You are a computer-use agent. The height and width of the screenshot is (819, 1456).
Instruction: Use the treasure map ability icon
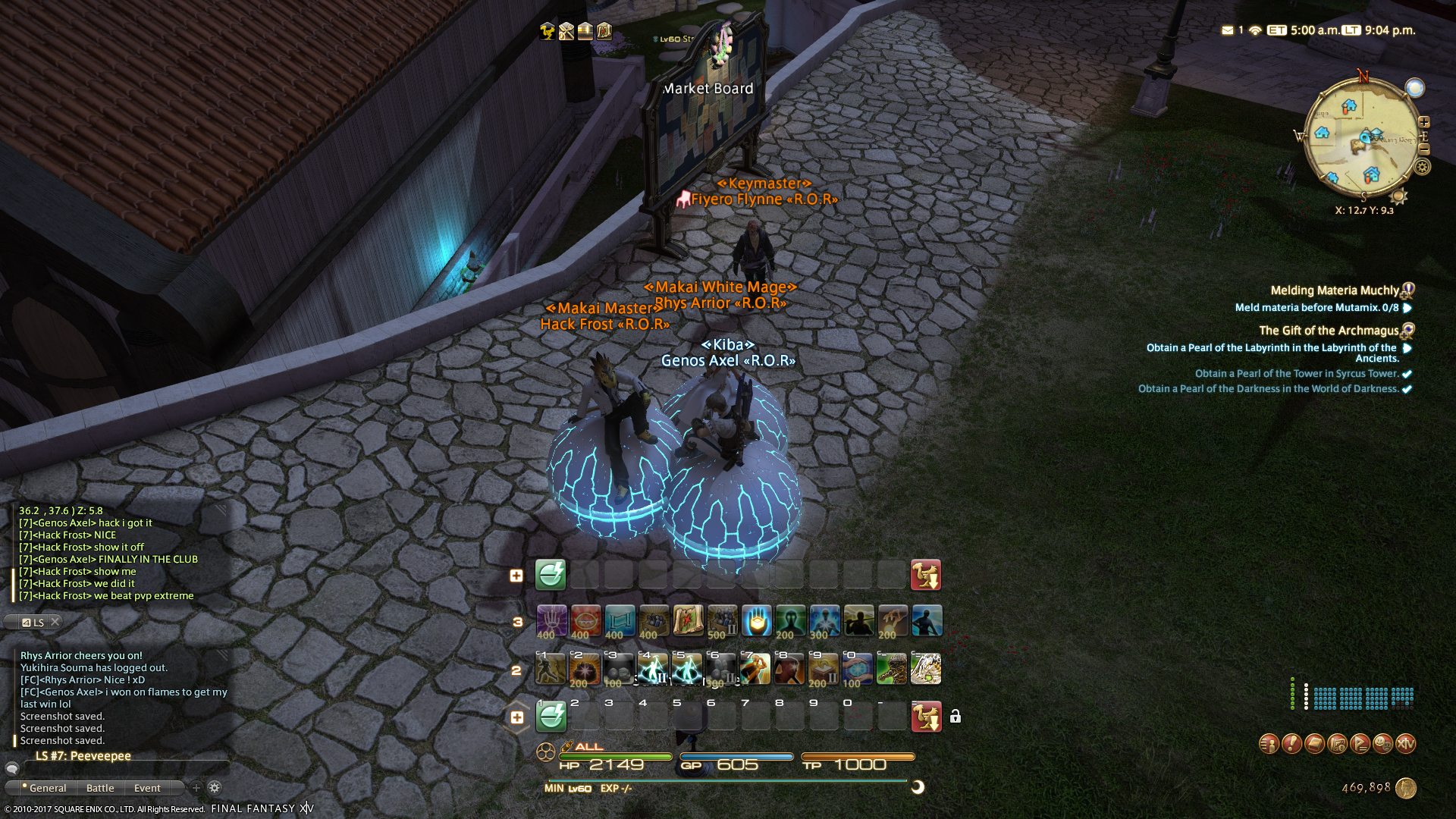[x=688, y=621]
